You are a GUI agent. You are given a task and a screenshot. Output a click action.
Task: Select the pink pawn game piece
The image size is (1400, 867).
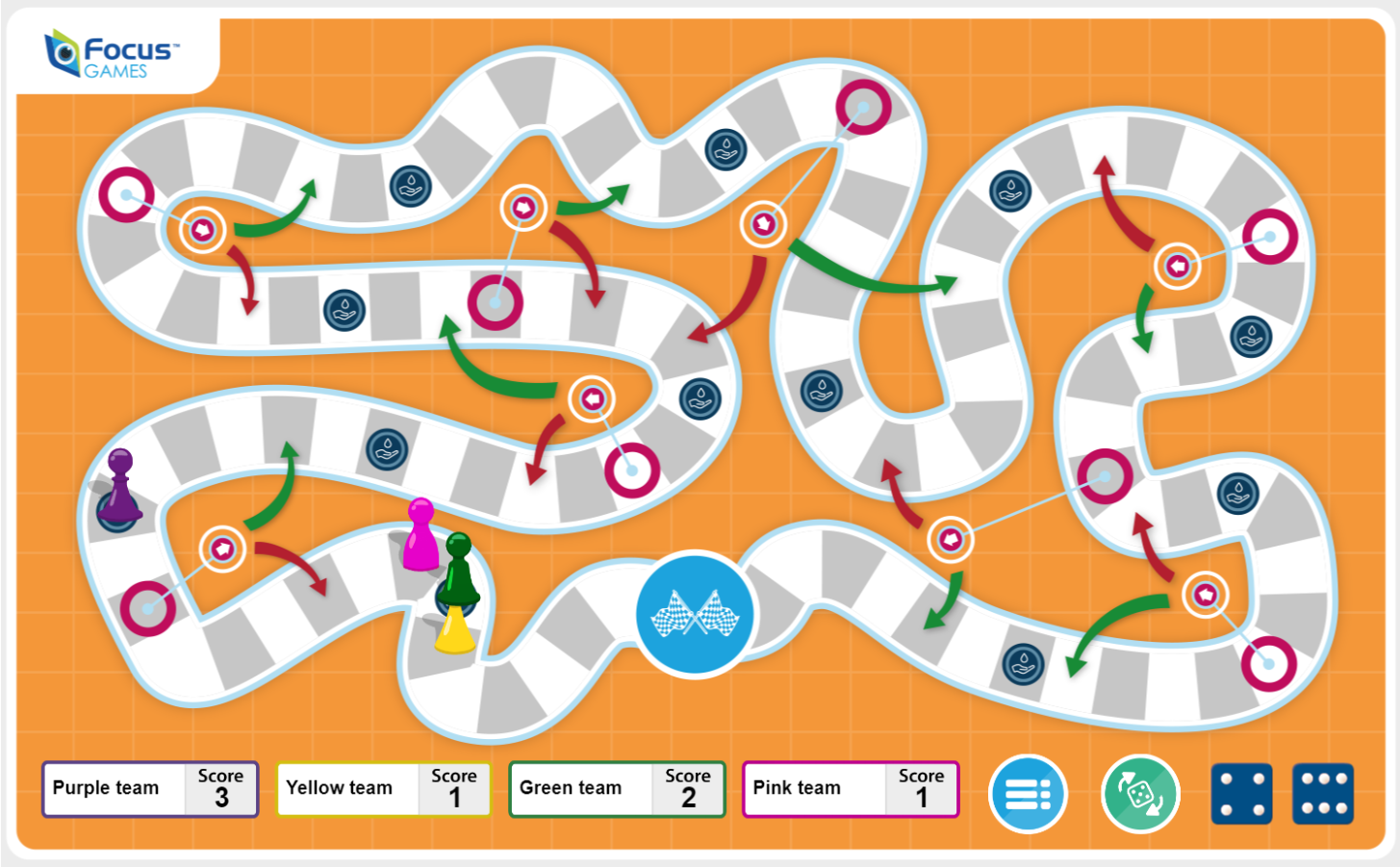[420, 534]
